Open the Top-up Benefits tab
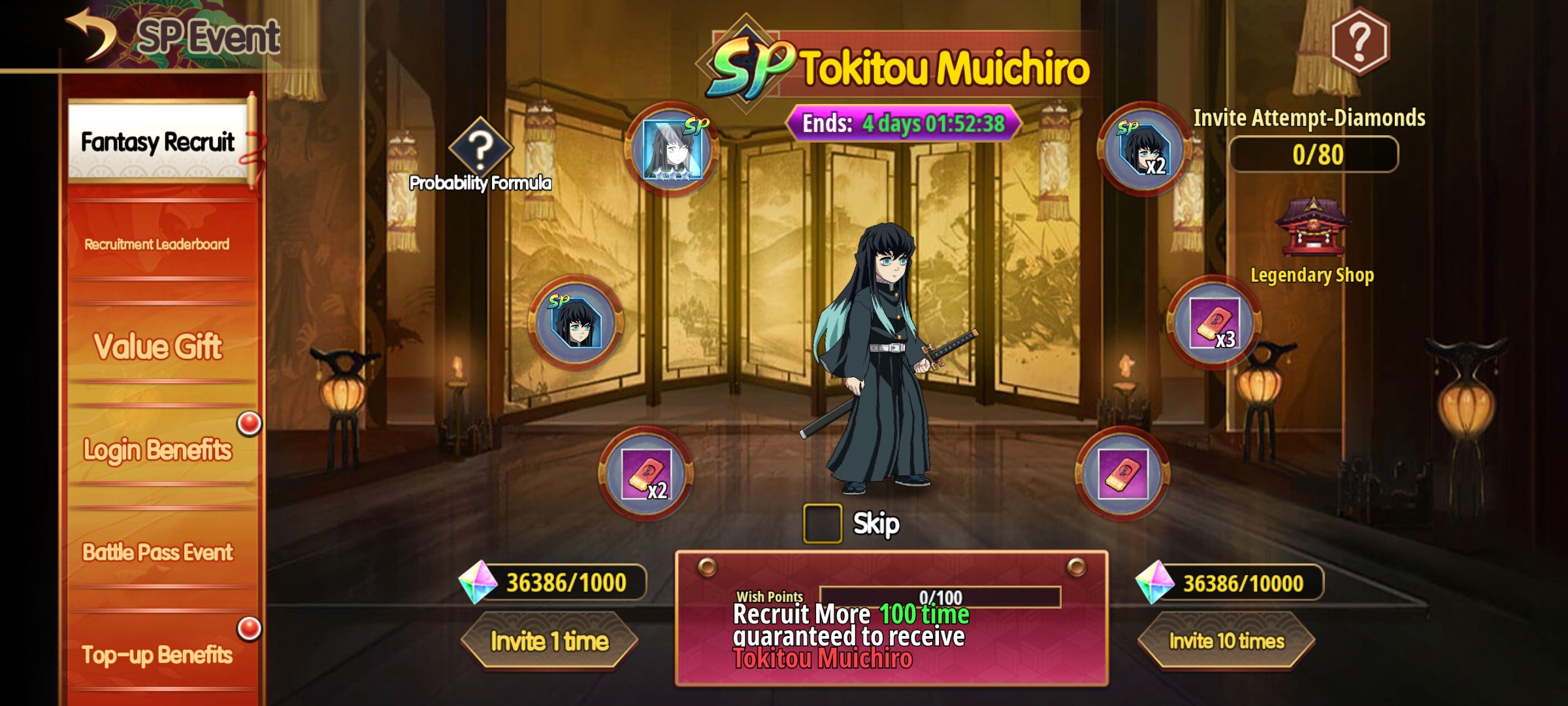Image resolution: width=1568 pixels, height=706 pixels. (x=157, y=654)
